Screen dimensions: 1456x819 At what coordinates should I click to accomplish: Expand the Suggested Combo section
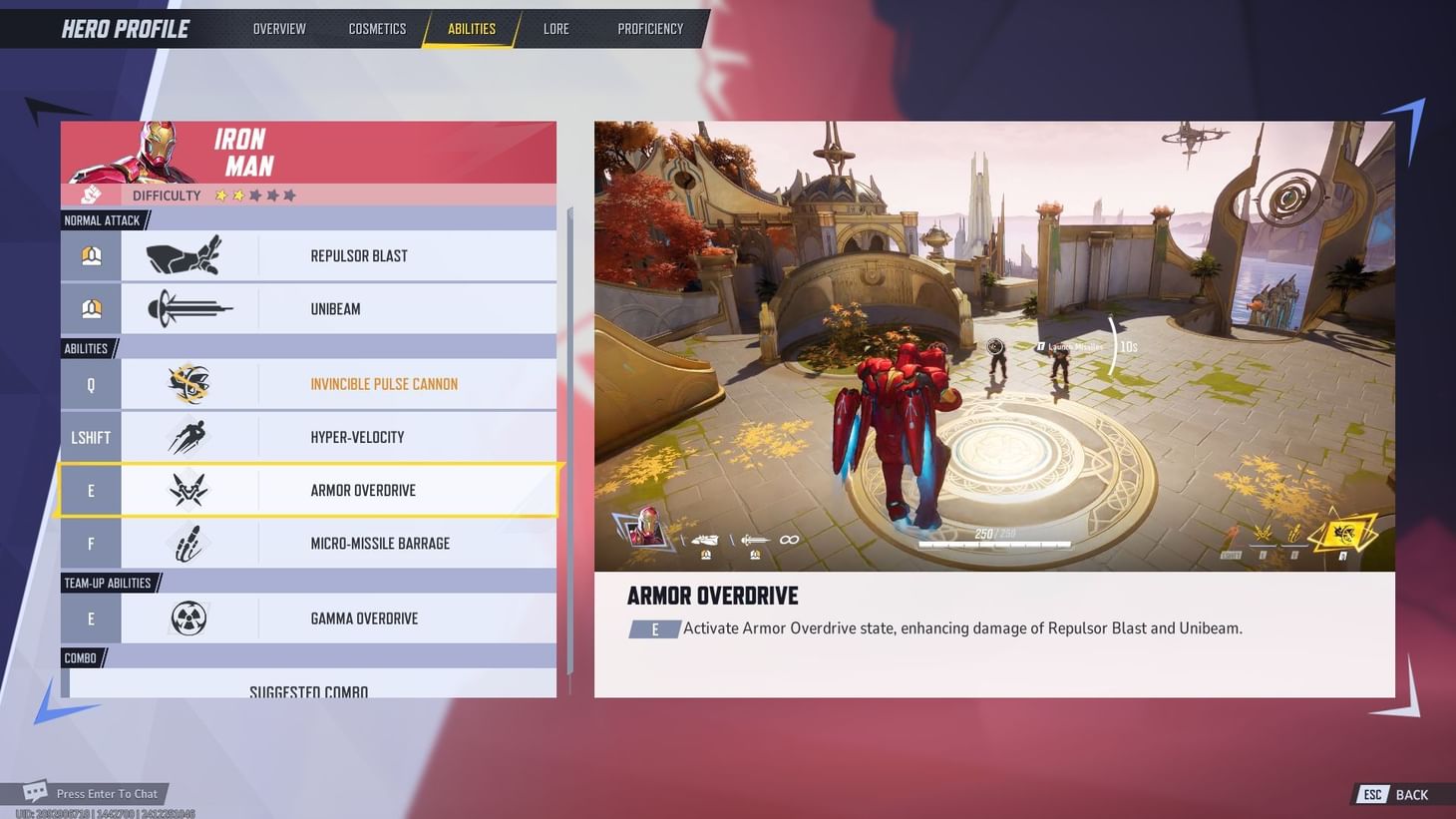point(308,689)
